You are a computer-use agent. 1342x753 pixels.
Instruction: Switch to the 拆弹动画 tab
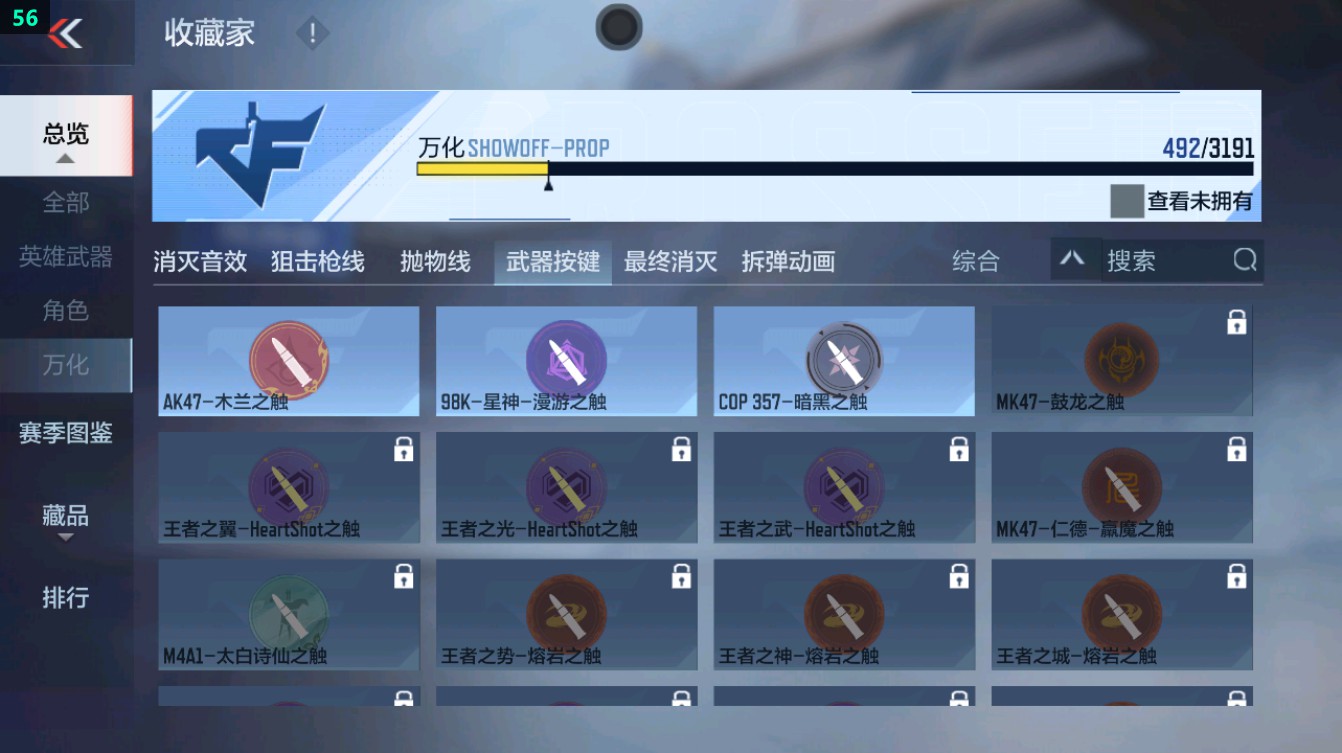[x=788, y=261]
